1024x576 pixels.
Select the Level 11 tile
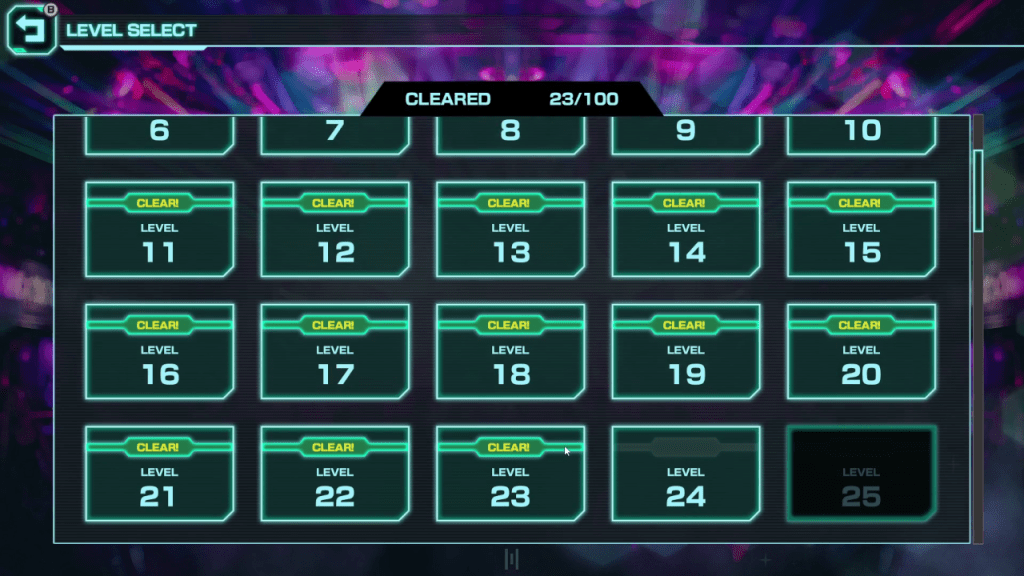160,230
